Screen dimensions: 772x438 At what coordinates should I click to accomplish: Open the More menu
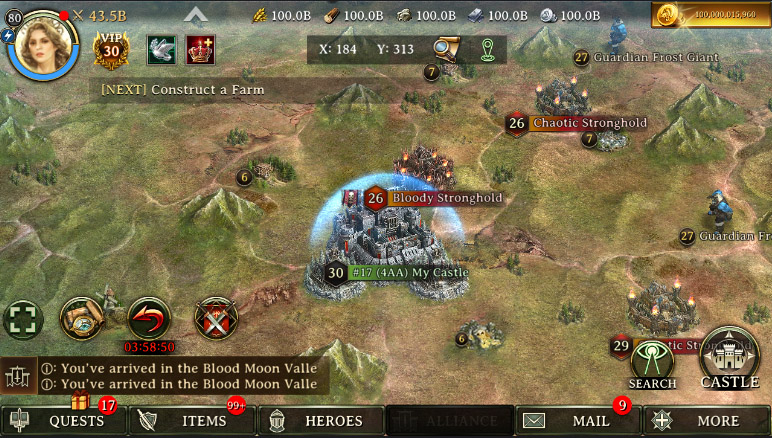click(x=706, y=421)
